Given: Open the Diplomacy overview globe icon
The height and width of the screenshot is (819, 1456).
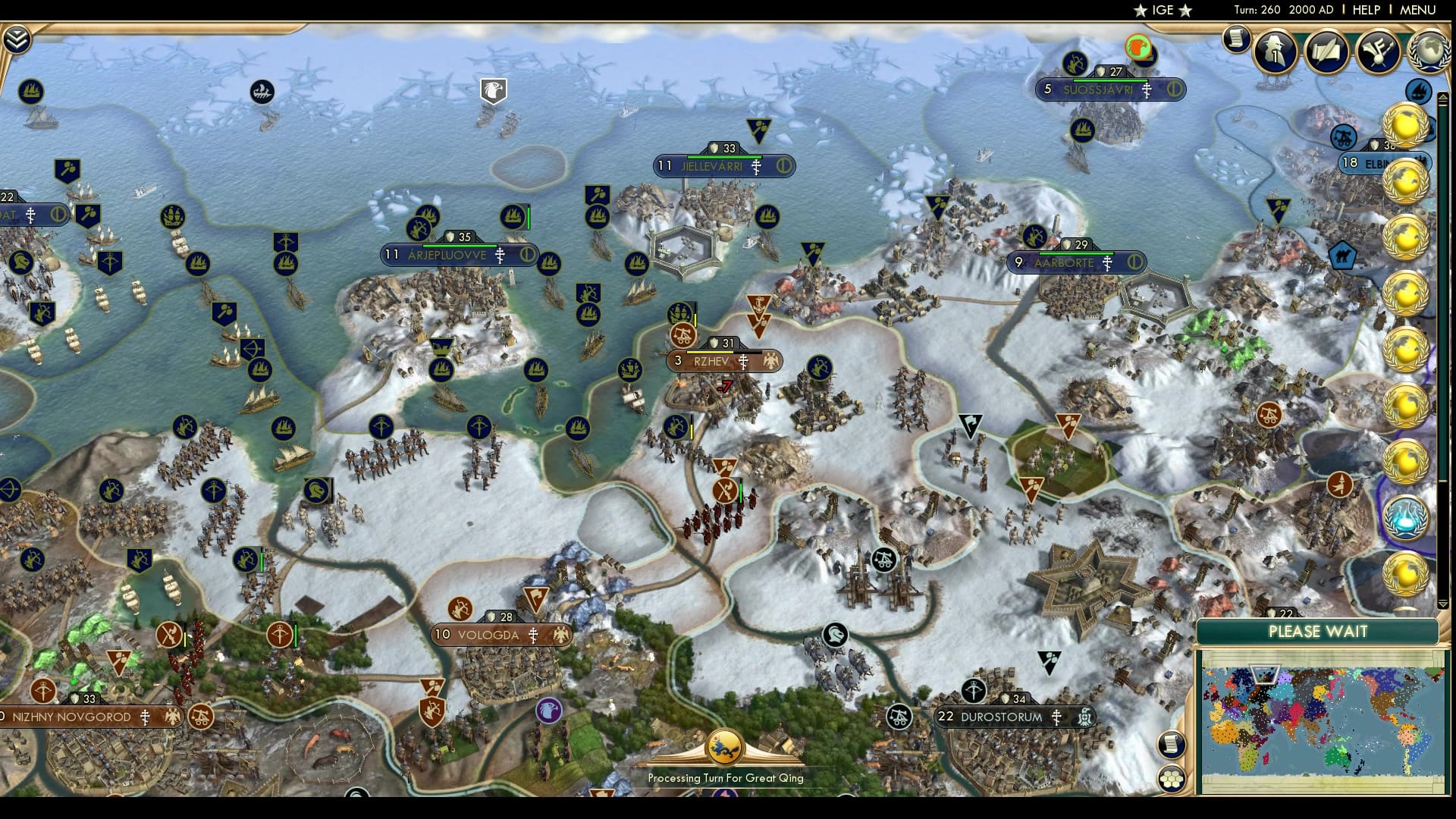Looking at the screenshot, I should pos(1430,52).
